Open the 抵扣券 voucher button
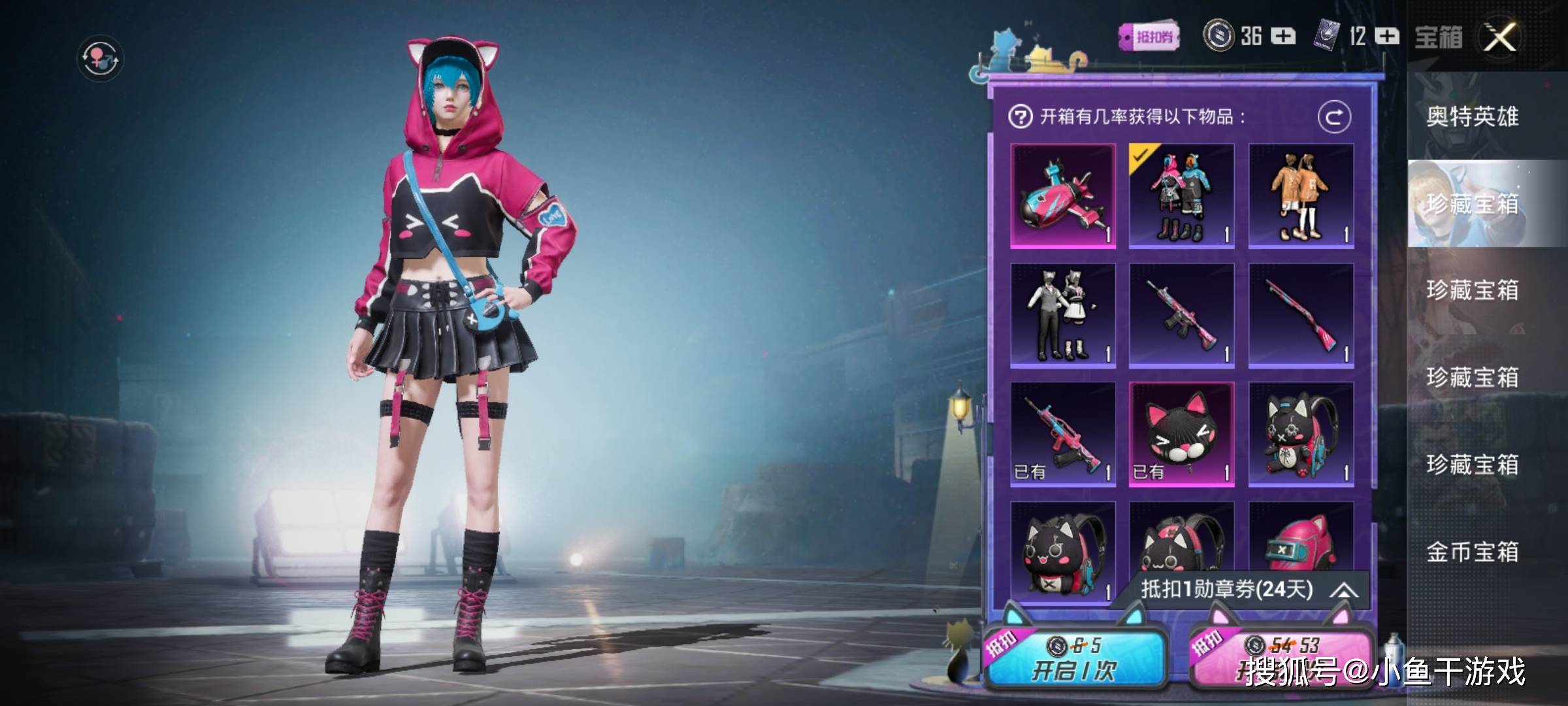 click(1149, 37)
